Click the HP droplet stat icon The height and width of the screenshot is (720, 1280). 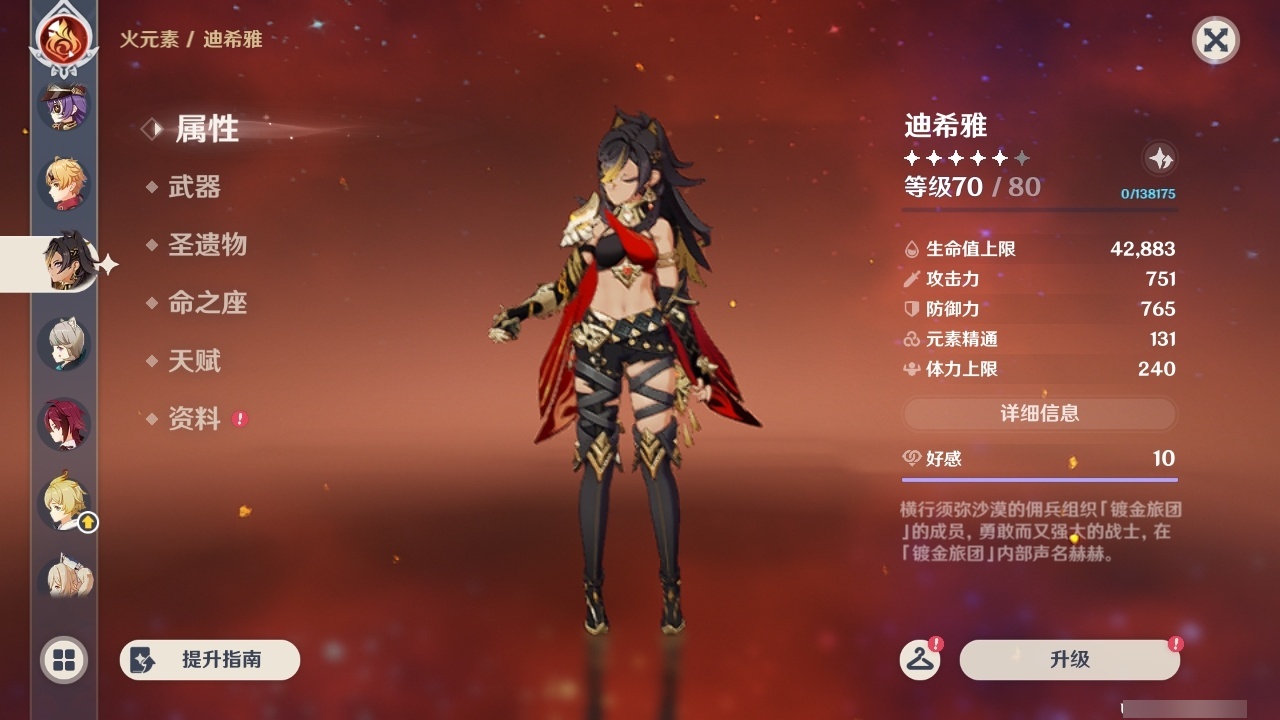click(912, 249)
